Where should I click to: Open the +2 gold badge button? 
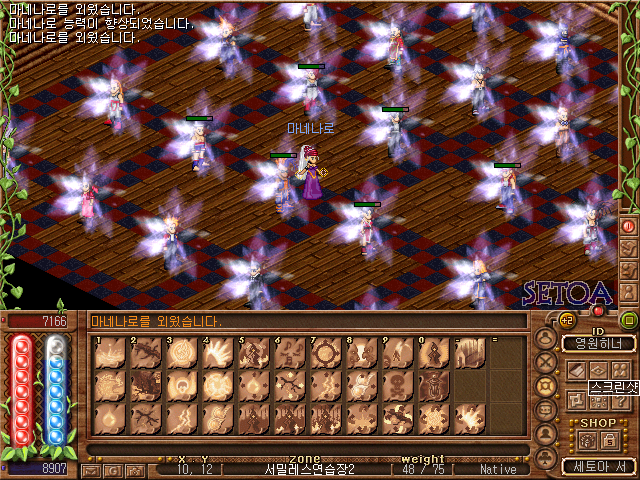tap(565, 320)
